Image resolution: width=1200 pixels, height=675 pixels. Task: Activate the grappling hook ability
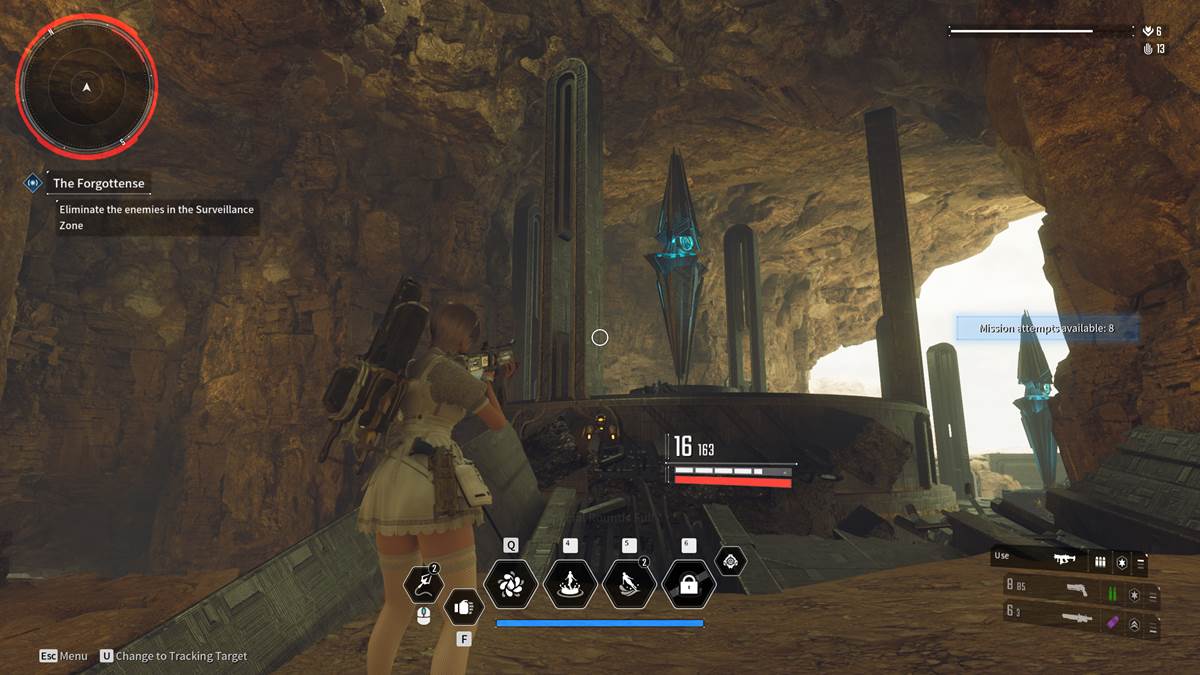(x=423, y=585)
